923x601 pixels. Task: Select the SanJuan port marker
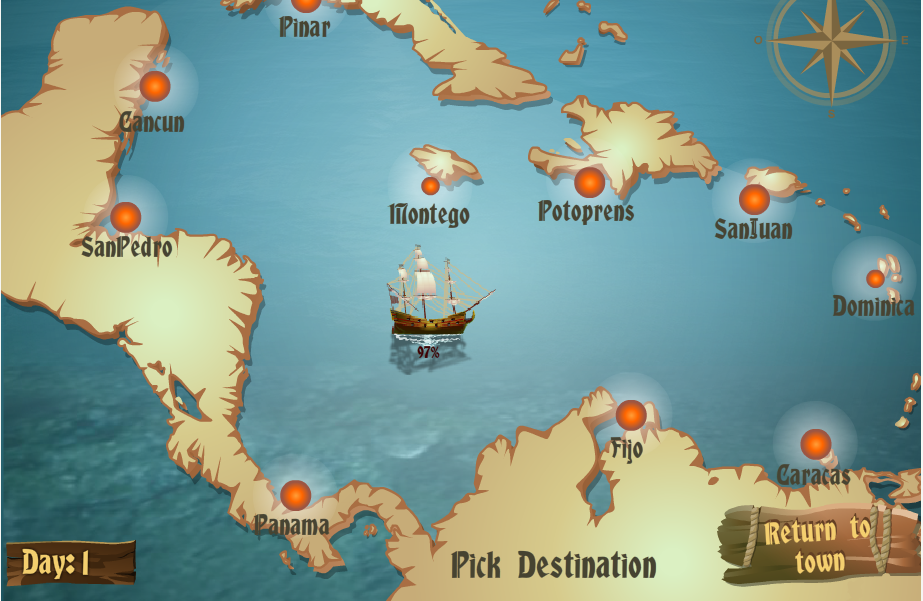click(x=754, y=199)
